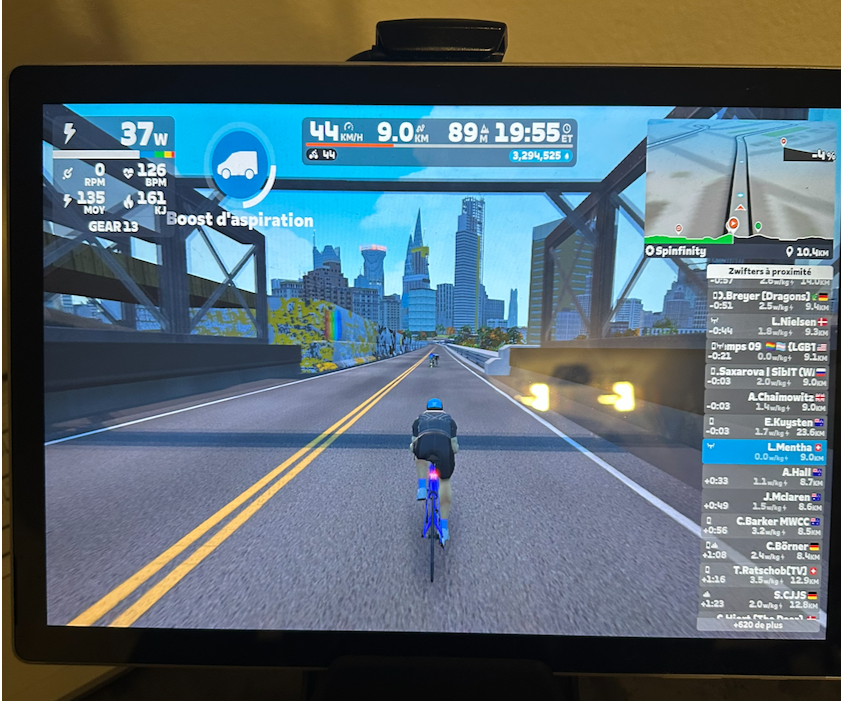The width and height of the screenshot is (841, 701).
Task: Choose S.CJJS from the rider list
Action: [765, 600]
